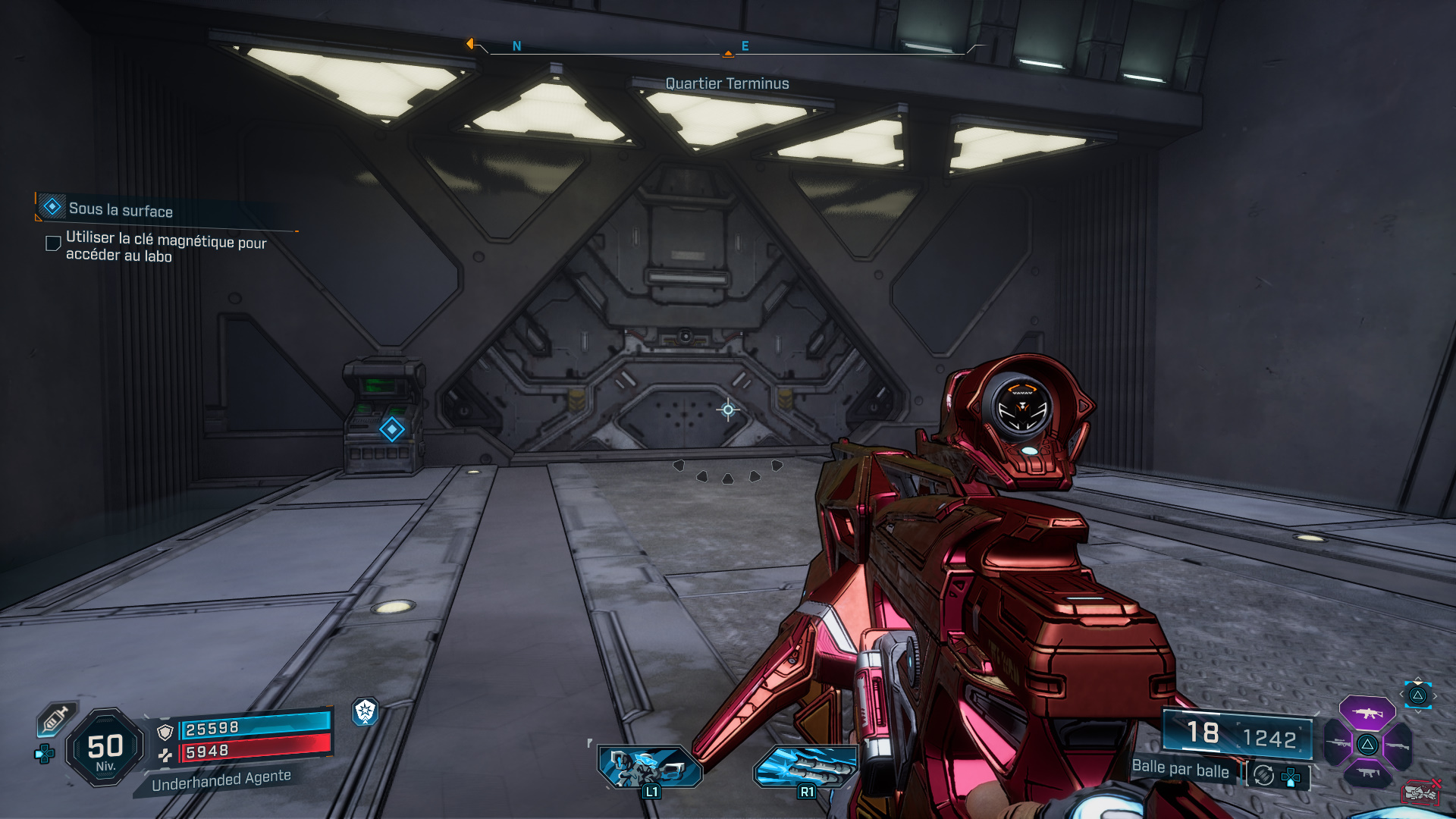The image size is (1456, 819).
Task: Click the blue diamond objective waypoint marker
Action: [392, 429]
